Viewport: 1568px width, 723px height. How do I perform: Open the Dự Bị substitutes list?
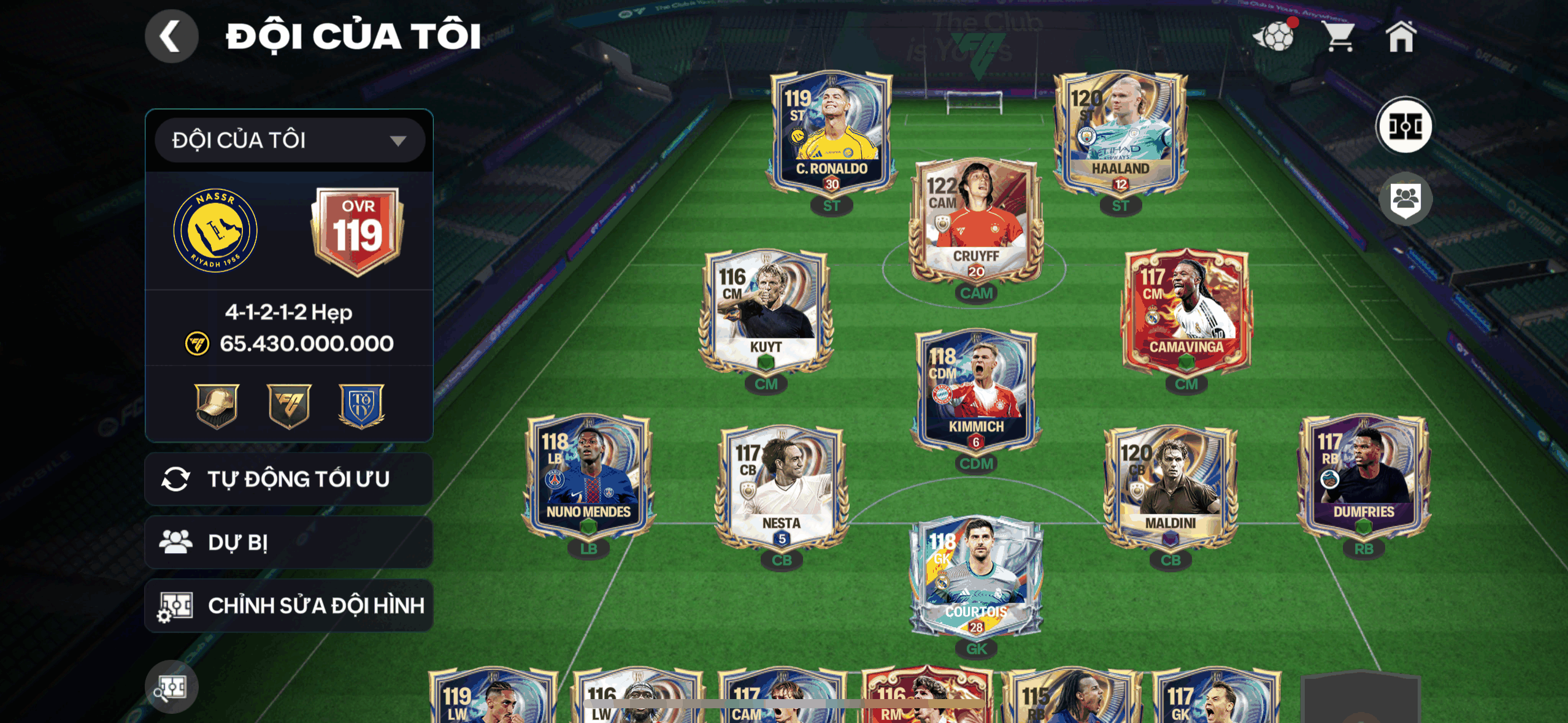pyautogui.click(x=289, y=542)
